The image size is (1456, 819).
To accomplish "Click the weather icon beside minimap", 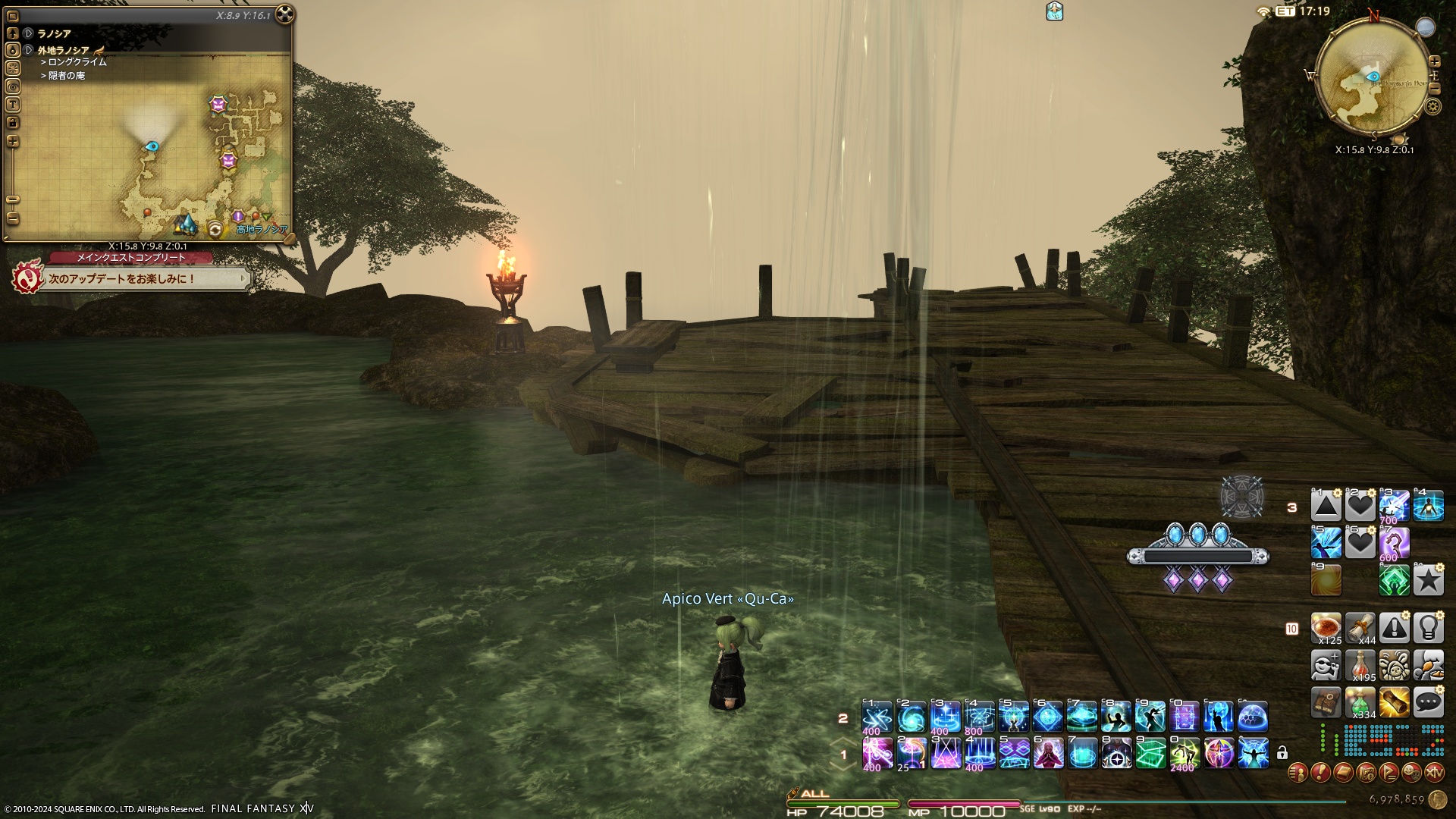I will [x=1426, y=27].
